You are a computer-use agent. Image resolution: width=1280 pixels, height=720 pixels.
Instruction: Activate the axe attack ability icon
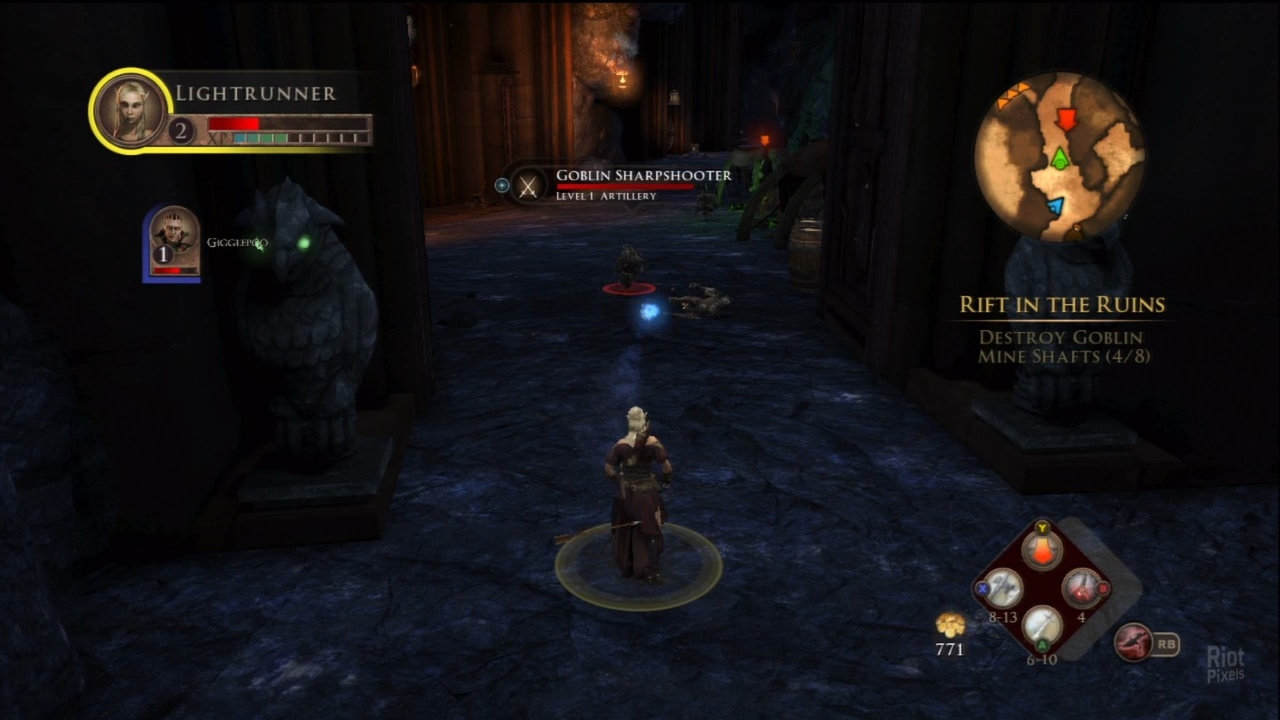pyautogui.click(x=1003, y=589)
